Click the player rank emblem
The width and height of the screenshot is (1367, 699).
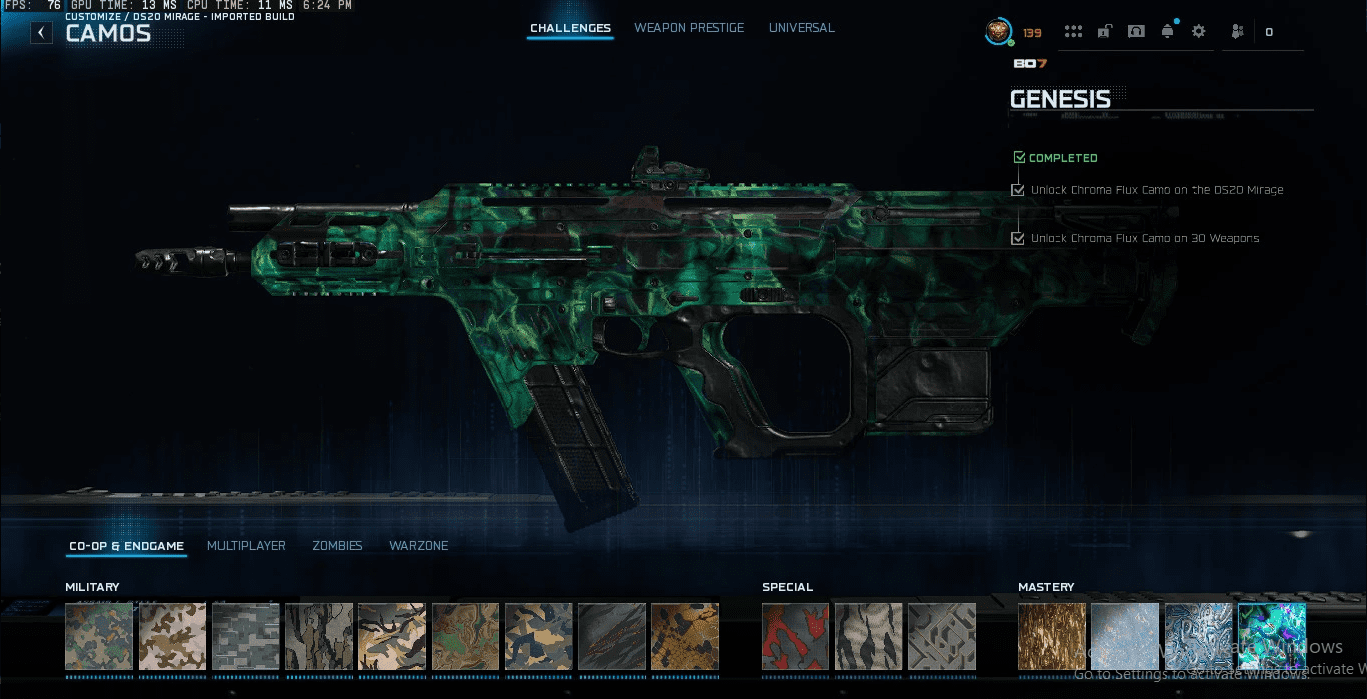997,32
